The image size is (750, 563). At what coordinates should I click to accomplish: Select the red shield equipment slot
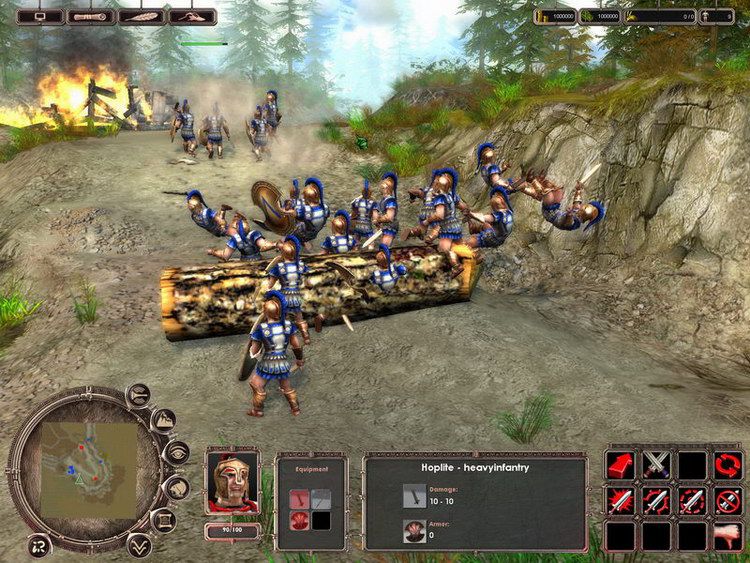pyautogui.click(x=297, y=519)
